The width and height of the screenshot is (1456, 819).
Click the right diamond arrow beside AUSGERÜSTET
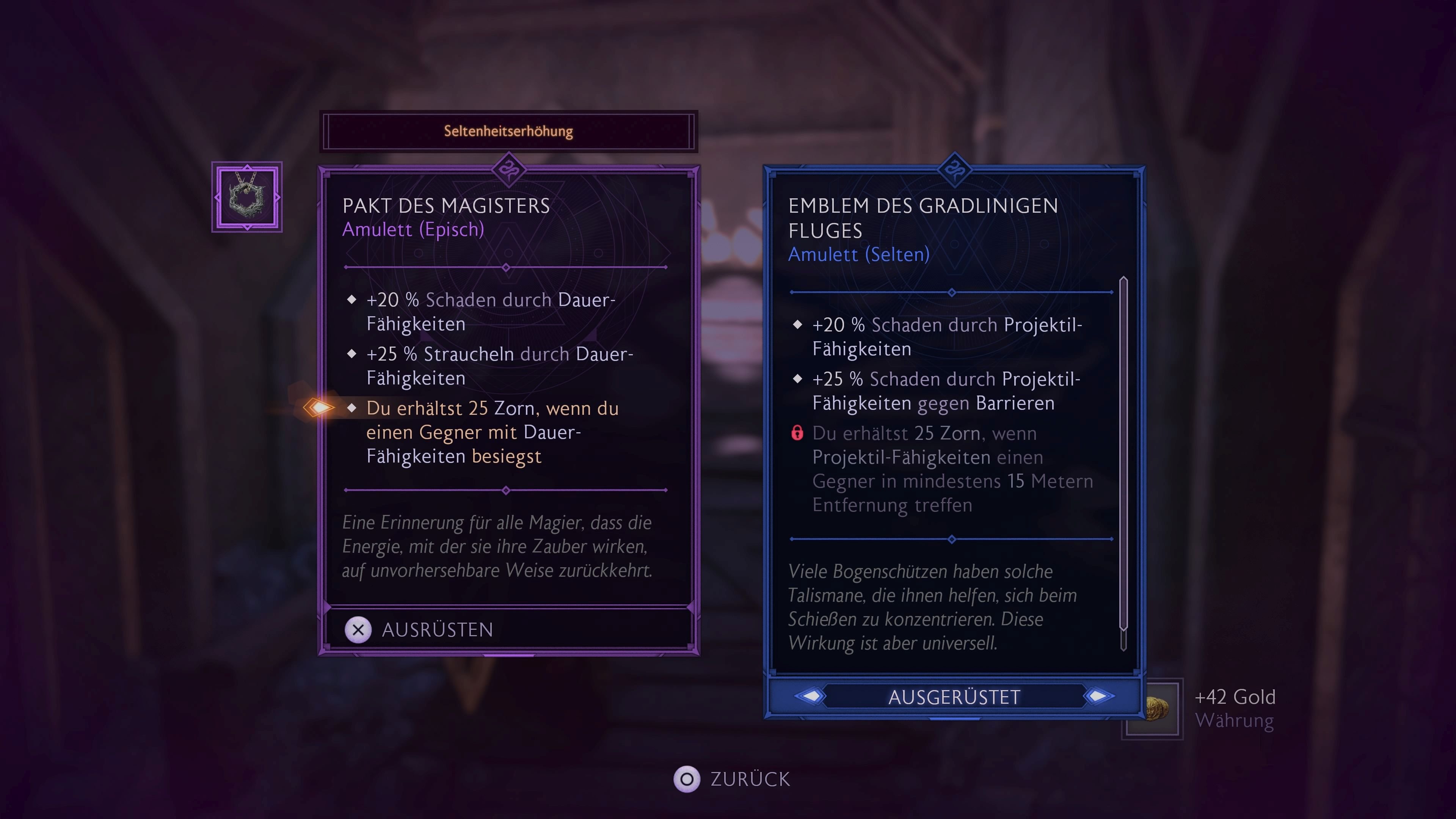coord(1097,697)
